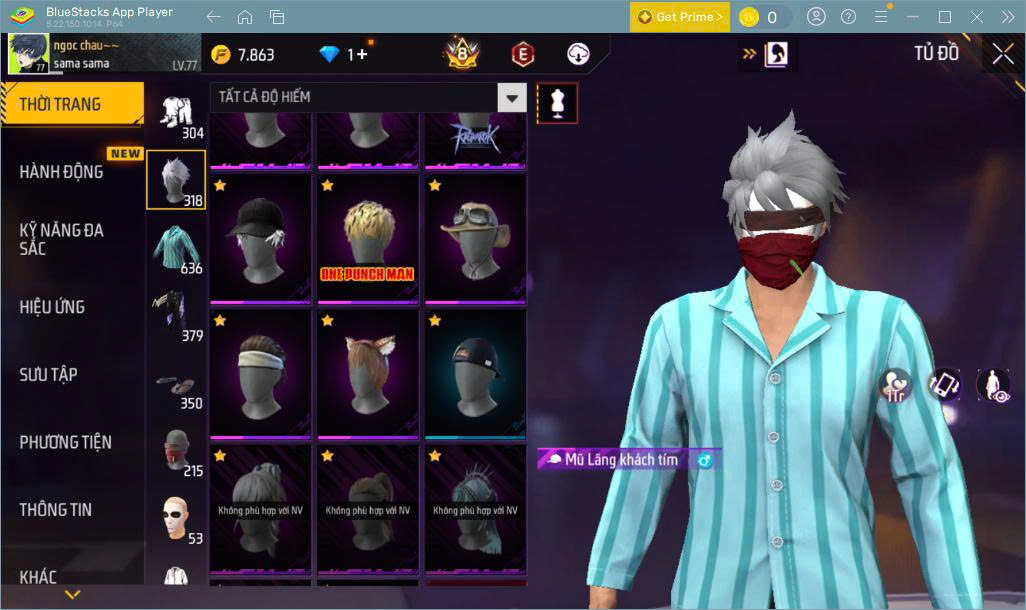Pick the fox ears hair item
The width and height of the screenshot is (1026, 610).
click(367, 374)
